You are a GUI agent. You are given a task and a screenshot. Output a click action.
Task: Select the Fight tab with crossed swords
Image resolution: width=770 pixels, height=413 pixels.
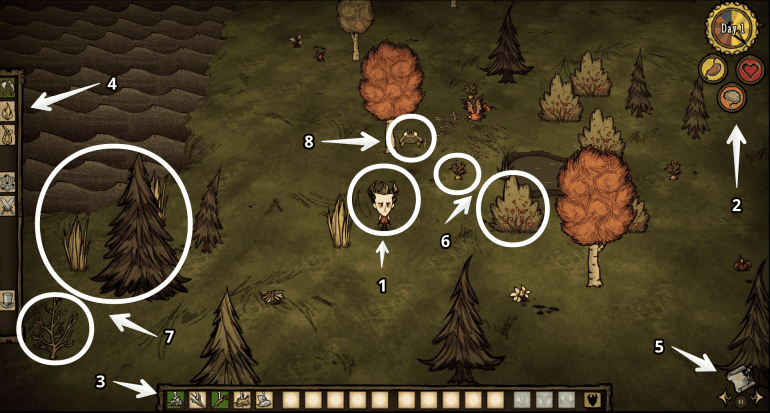(x=7, y=206)
